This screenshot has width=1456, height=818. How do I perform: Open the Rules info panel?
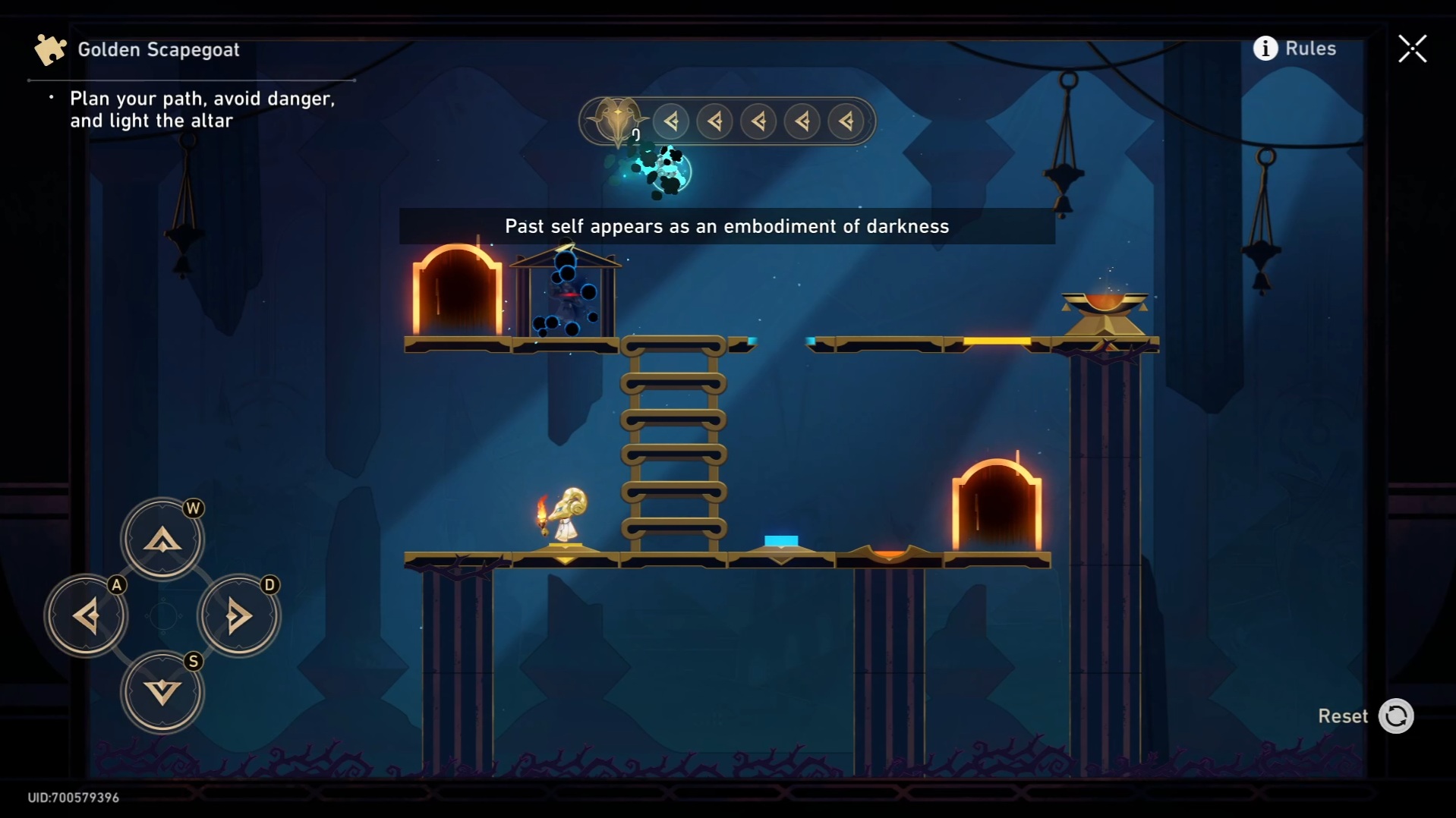[x=1294, y=49]
